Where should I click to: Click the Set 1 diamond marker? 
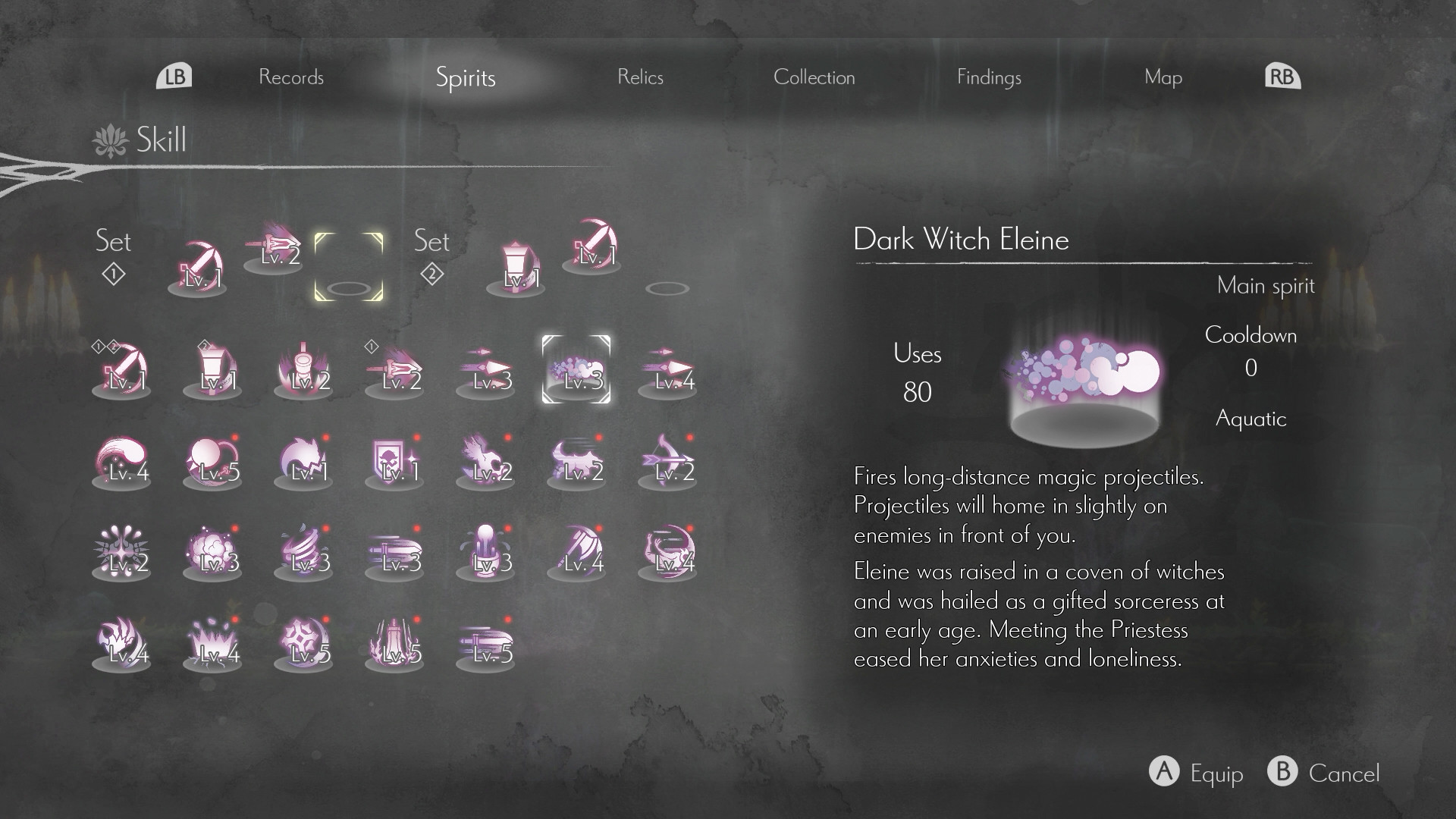pyautogui.click(x=112, y=275)
